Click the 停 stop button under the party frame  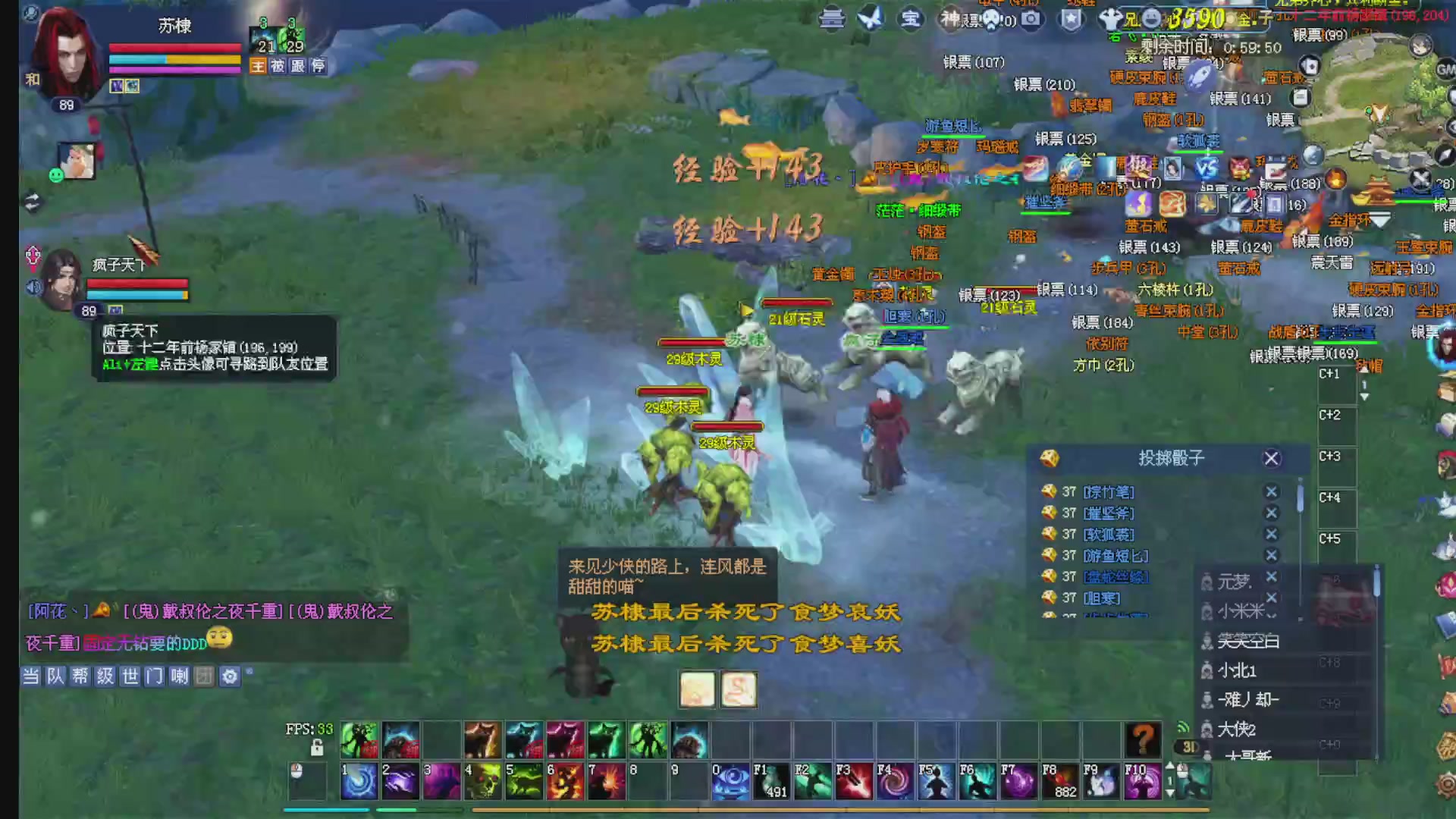point(318,67)
